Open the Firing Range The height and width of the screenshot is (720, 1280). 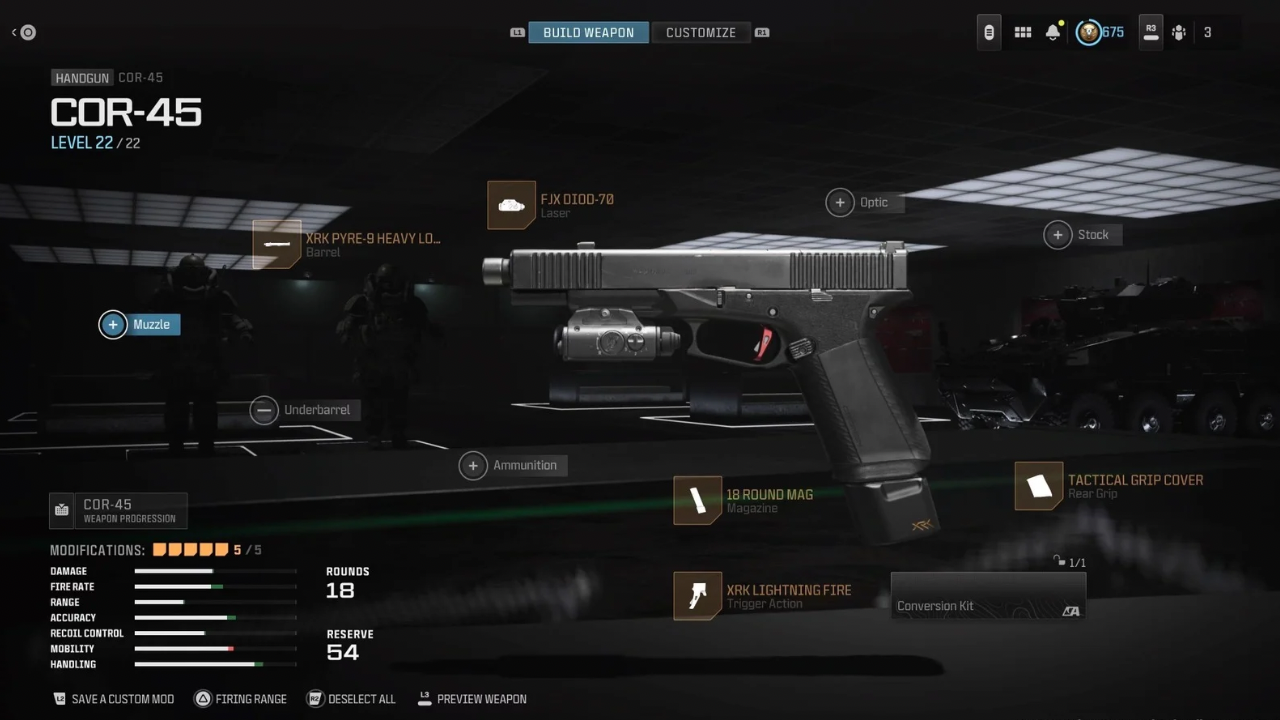240,699
